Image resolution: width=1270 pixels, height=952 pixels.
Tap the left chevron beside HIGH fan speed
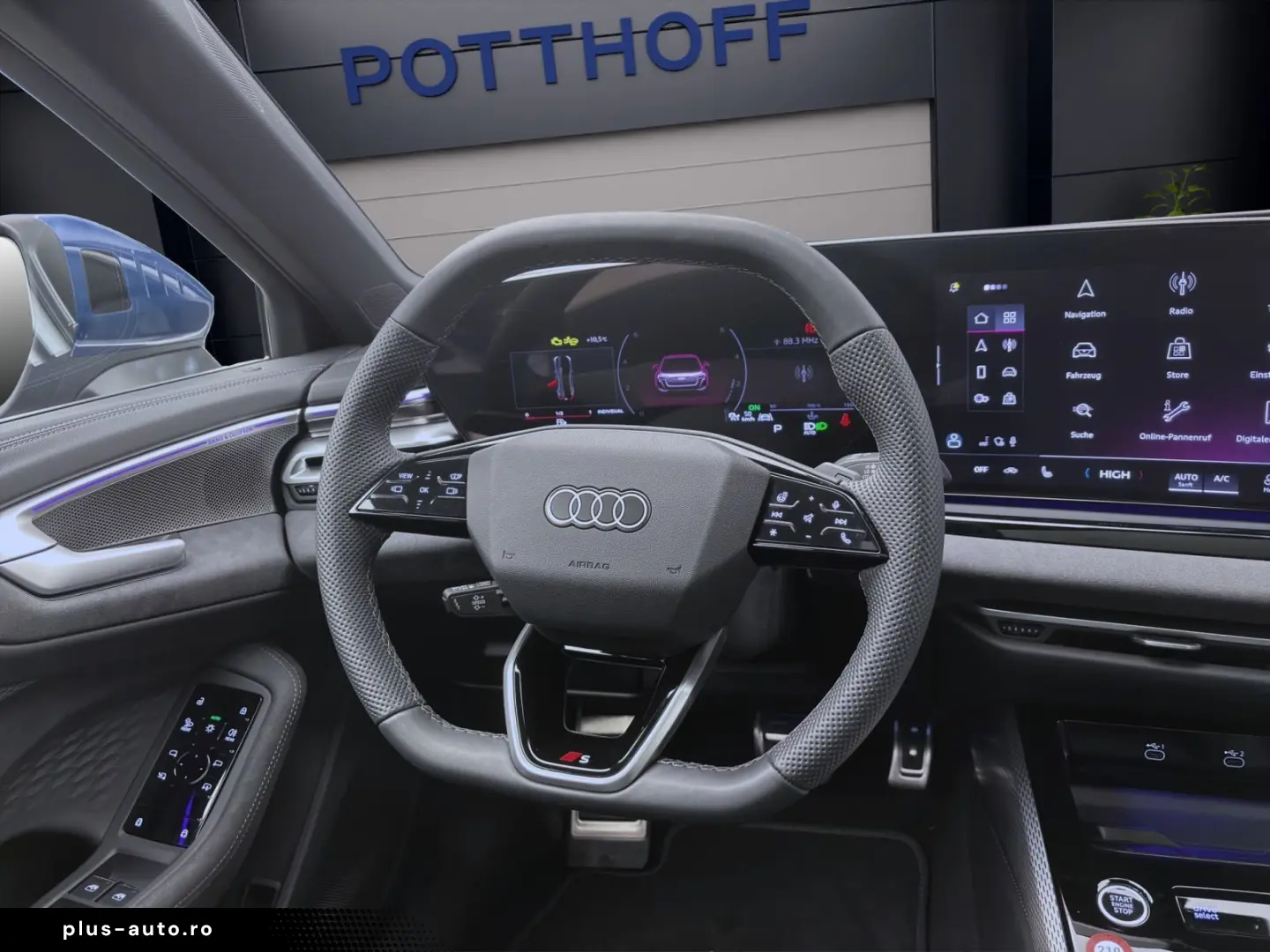click(1087, 474)
